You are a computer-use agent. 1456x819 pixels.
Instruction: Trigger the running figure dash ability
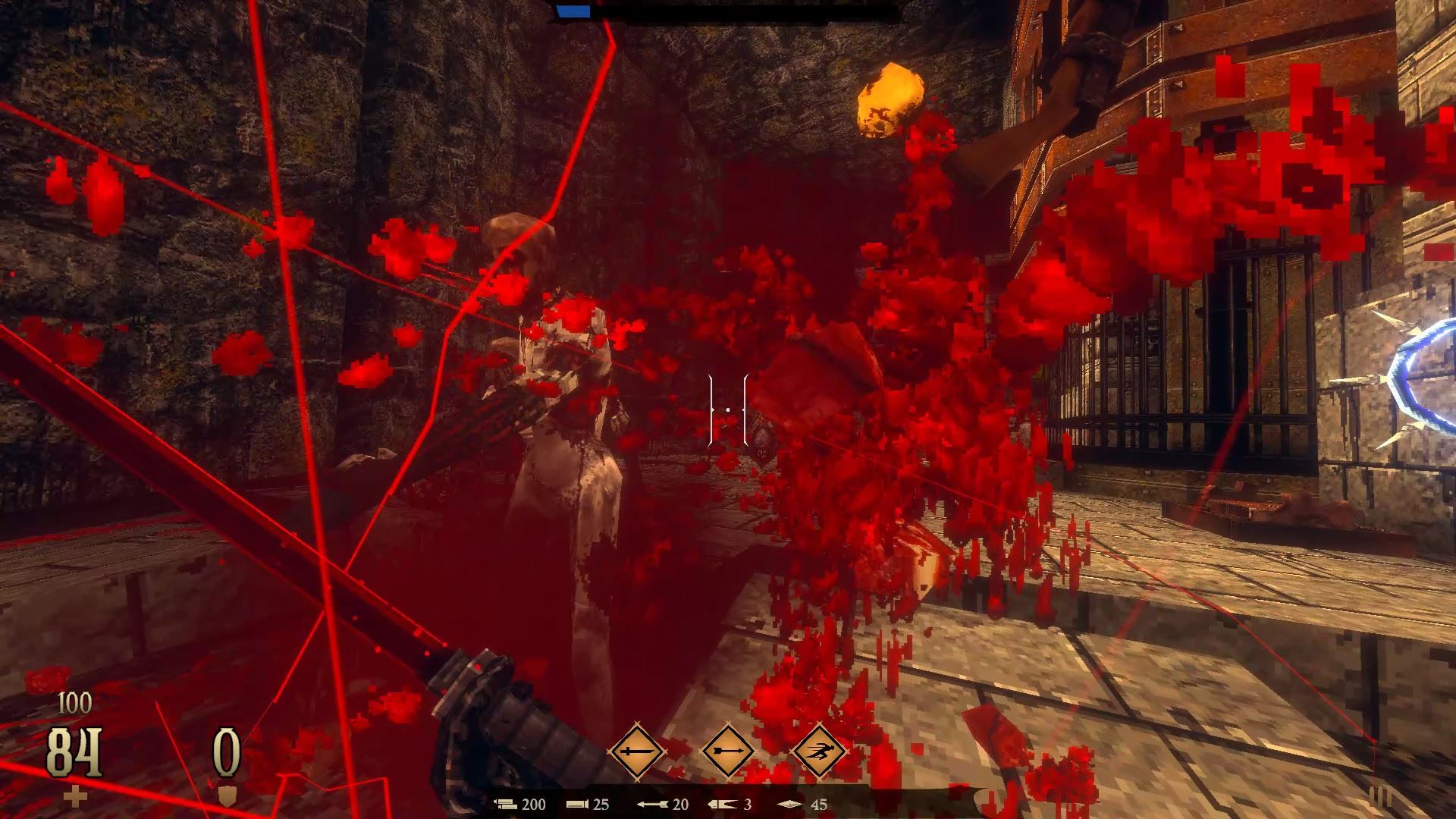point(819,752)
